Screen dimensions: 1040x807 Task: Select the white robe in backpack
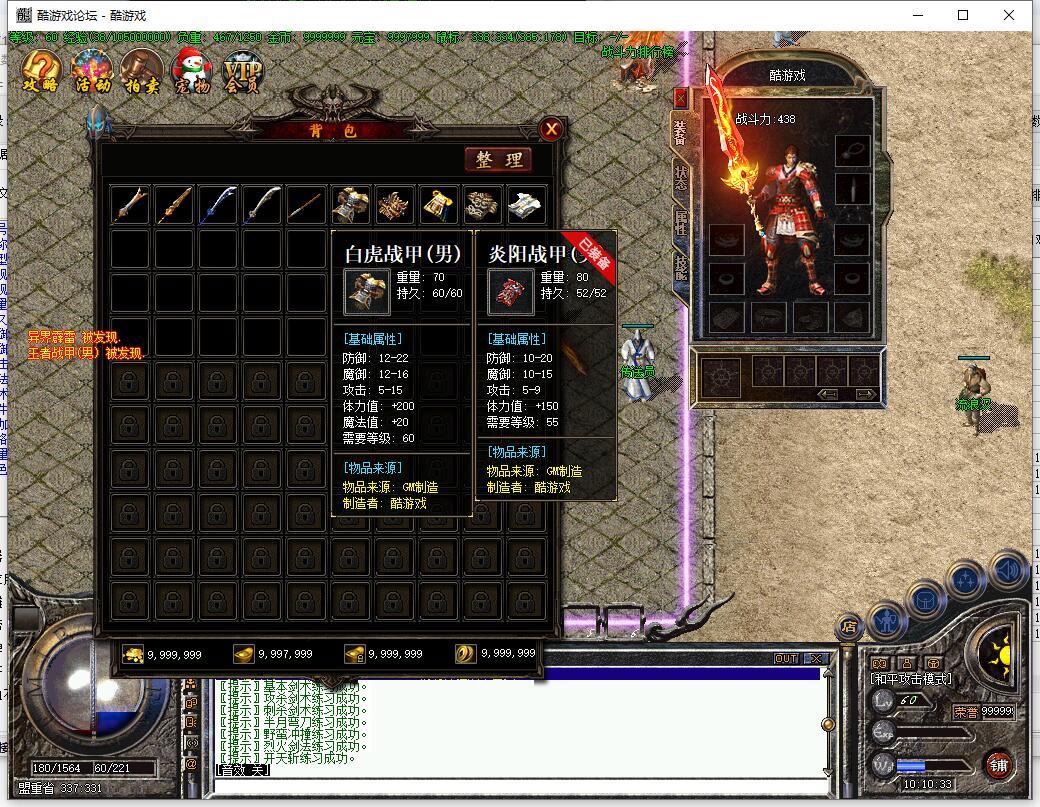pos(526,204)
